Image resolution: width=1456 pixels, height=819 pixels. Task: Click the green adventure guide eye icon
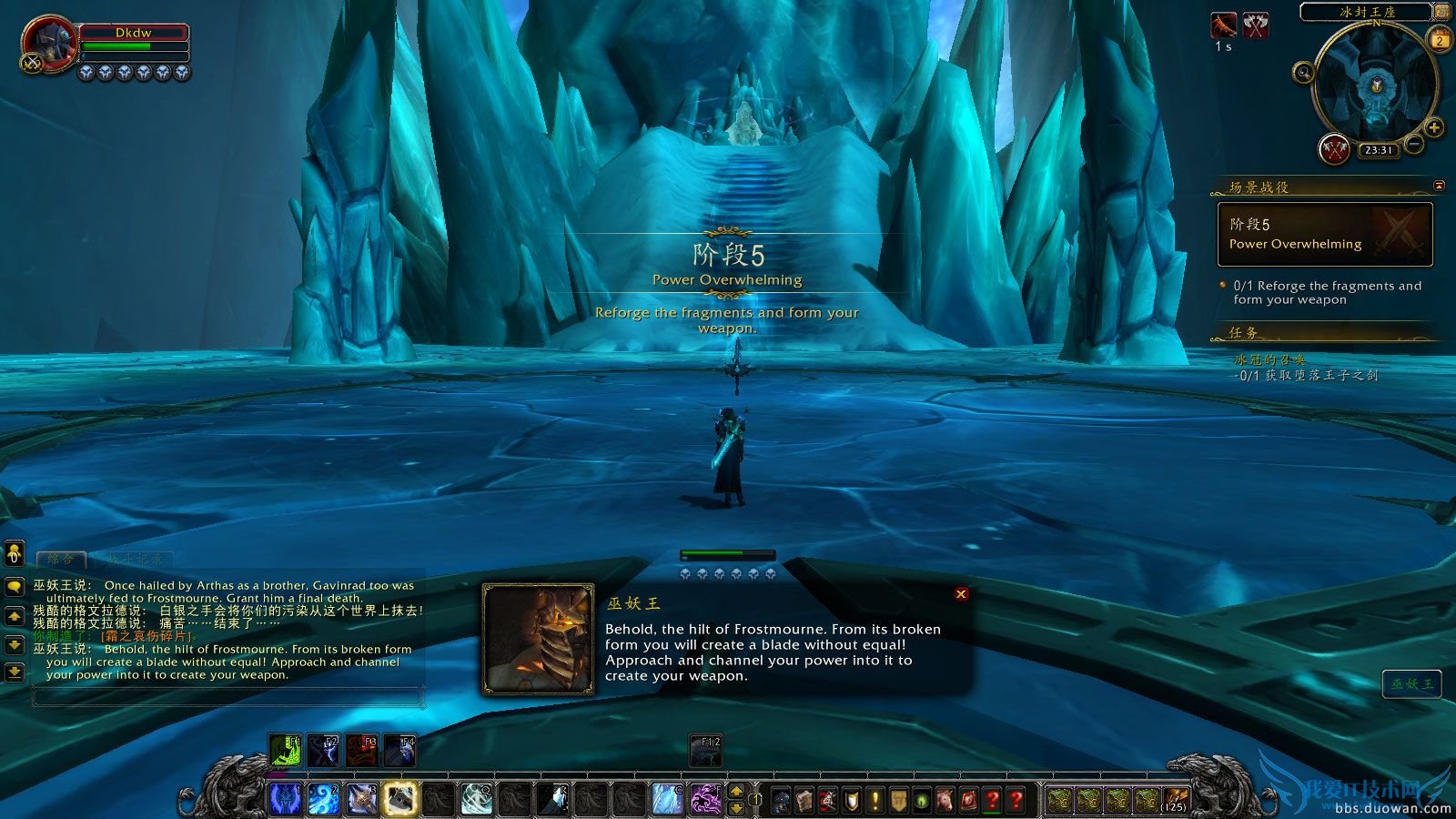922,799
